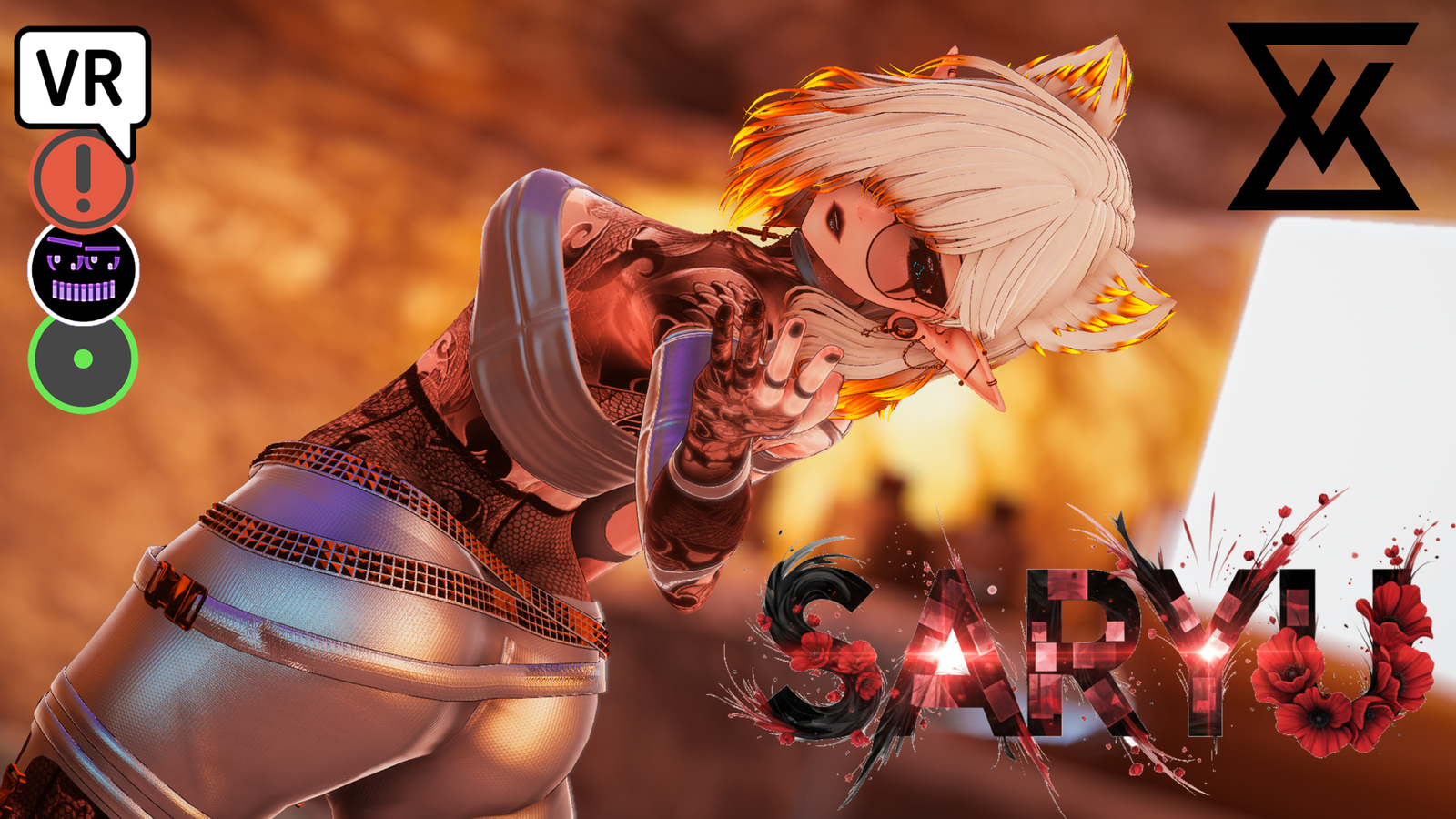Select the red exclamation mark icon
1456x819 pixels.
click(83, 181)
